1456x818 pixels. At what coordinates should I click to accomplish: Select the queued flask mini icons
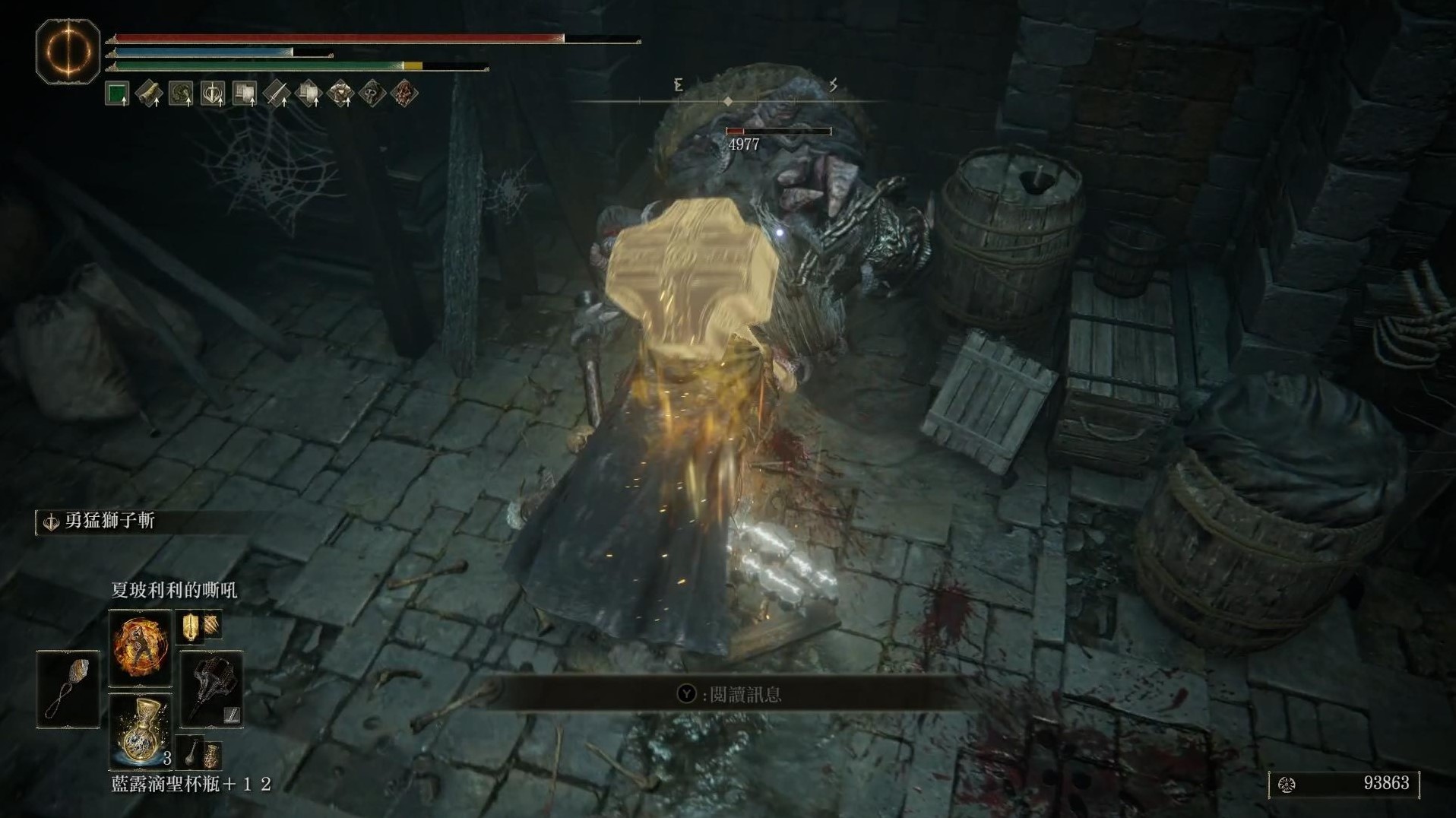(x=199, y=753)
